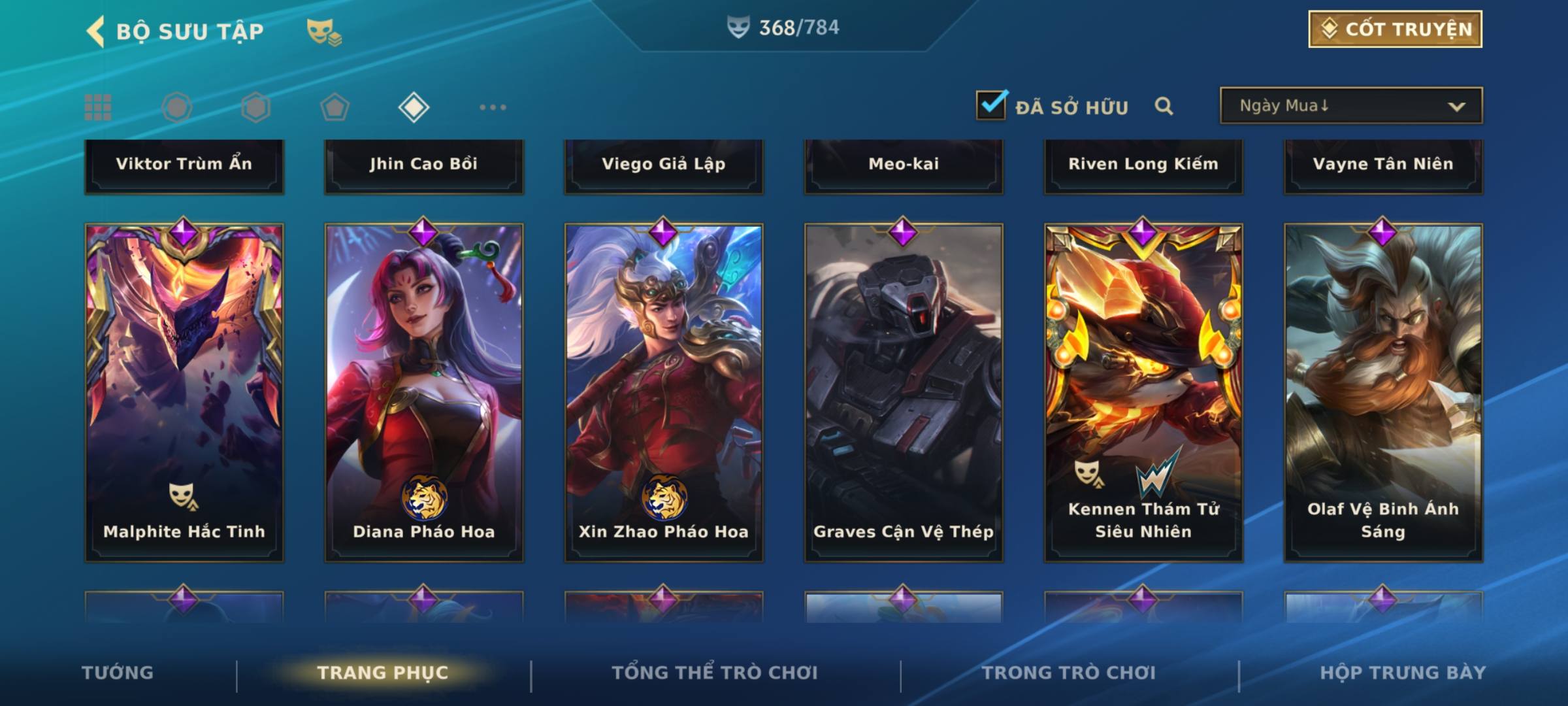The width and height of the screenshot is (1568, 706).
Task: Click the mask and coins icon
Action: tap(323, 31)
